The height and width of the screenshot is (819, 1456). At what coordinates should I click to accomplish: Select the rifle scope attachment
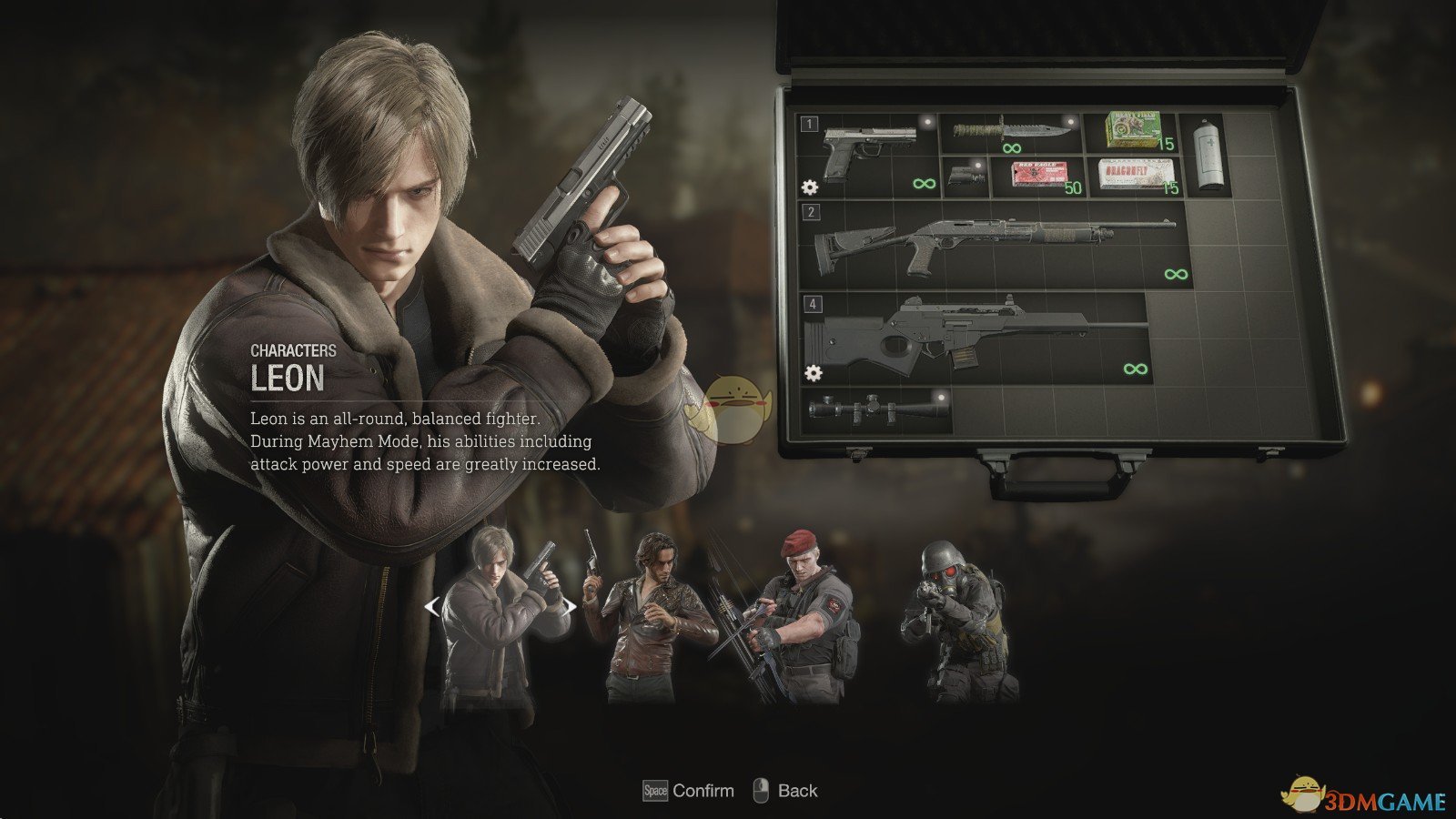[875, 408]
